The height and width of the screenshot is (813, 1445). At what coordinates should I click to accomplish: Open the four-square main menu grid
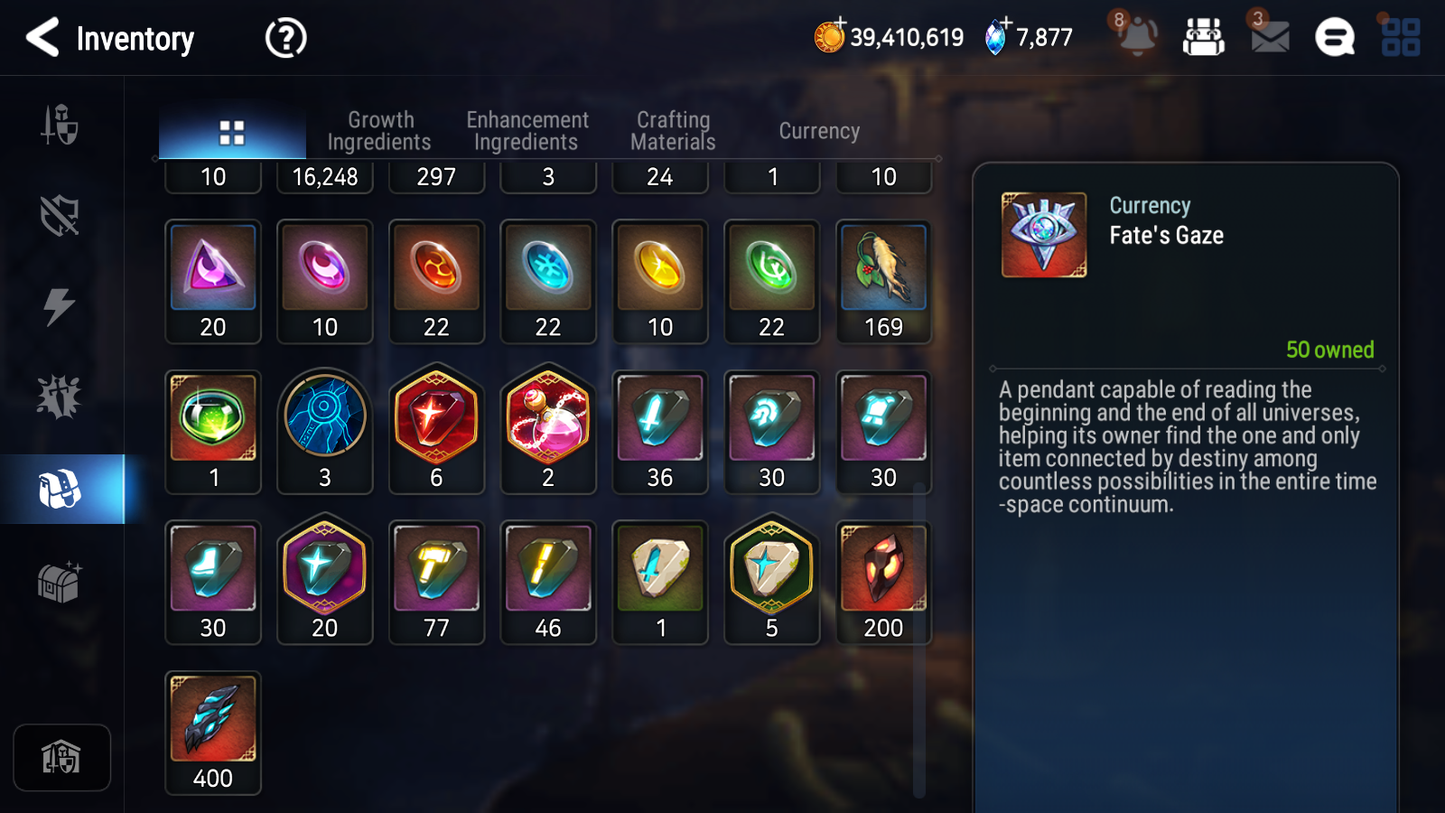click(x=1400, y=38)
